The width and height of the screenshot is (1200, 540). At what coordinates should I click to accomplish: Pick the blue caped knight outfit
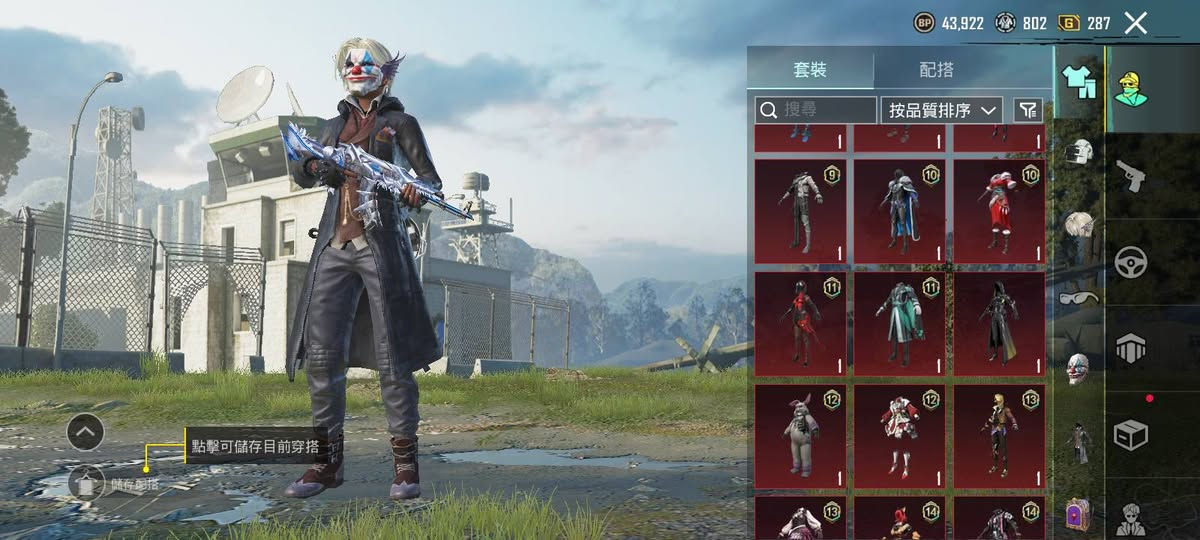pos(899,211)
